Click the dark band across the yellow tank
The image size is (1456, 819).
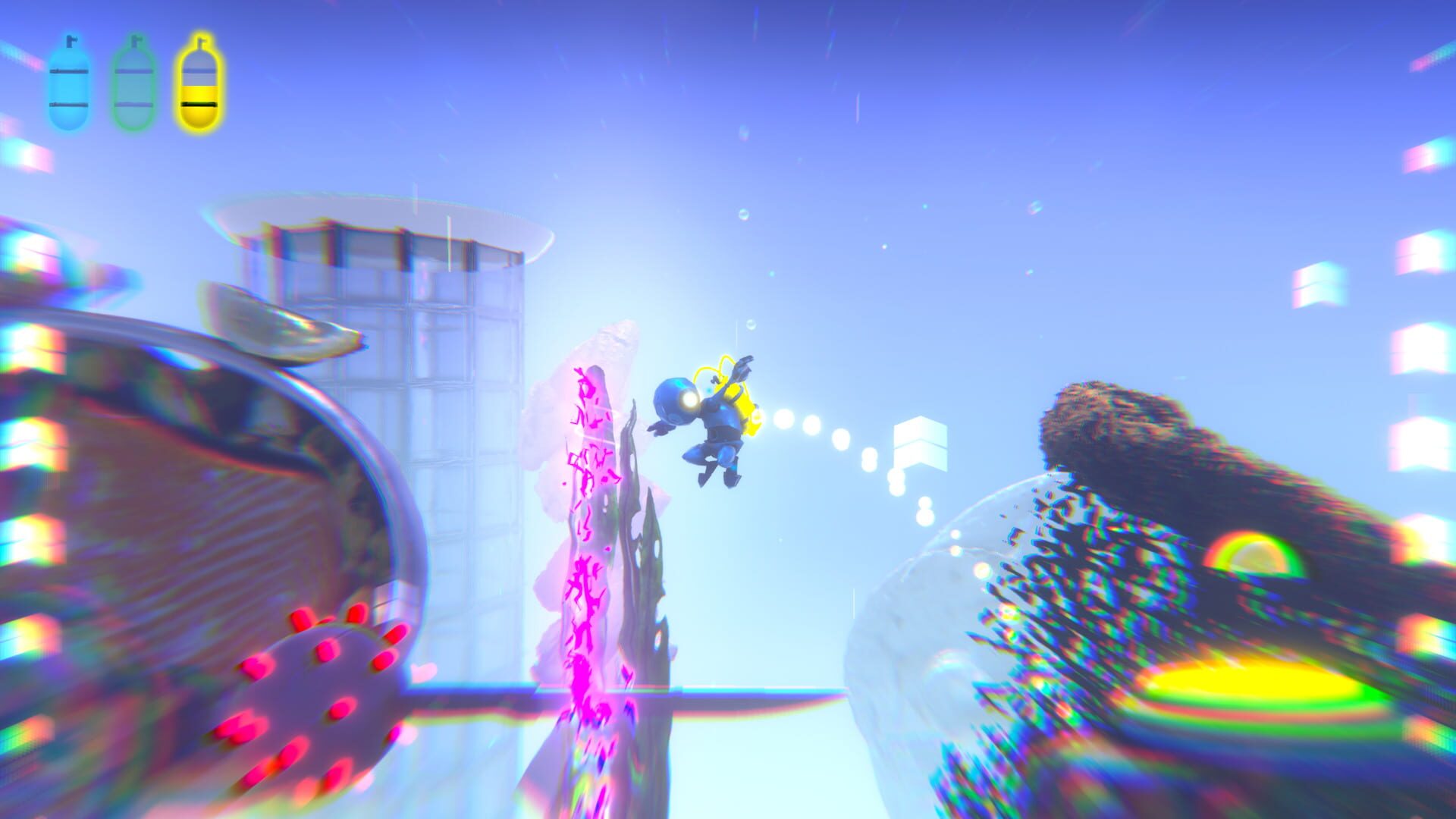pos(199,105)
